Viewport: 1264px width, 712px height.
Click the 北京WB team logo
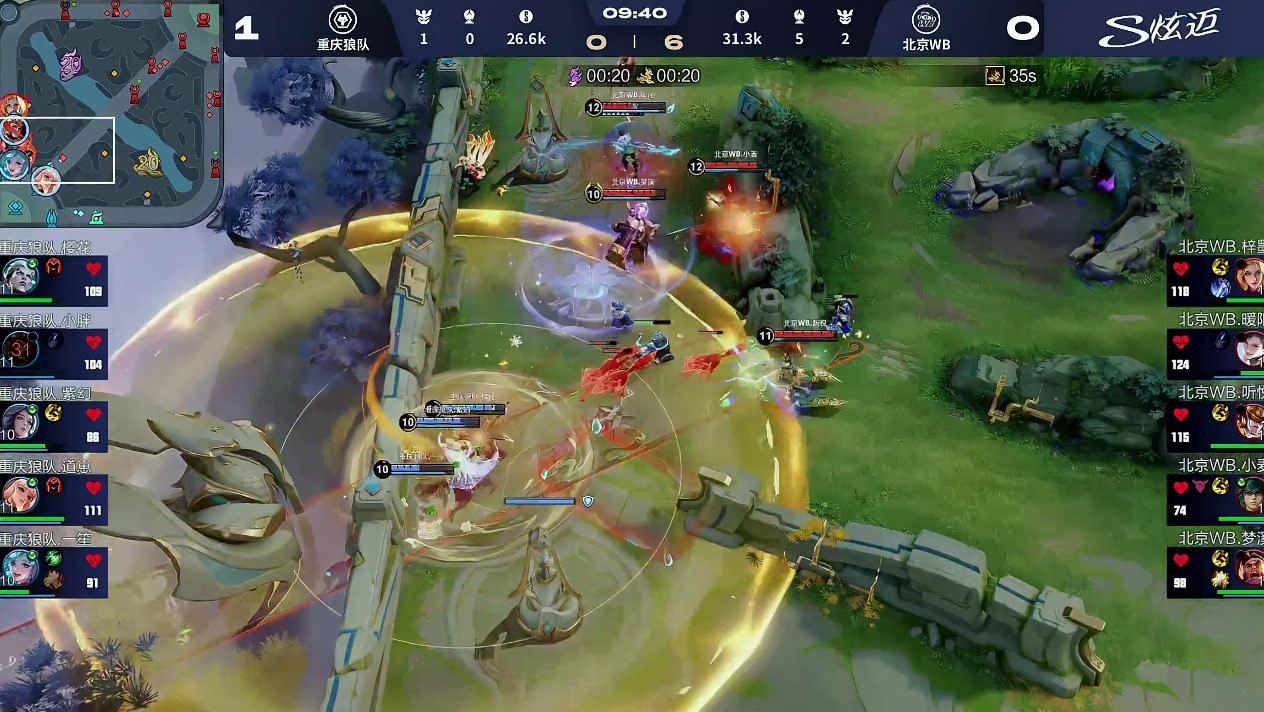(925, 19)
